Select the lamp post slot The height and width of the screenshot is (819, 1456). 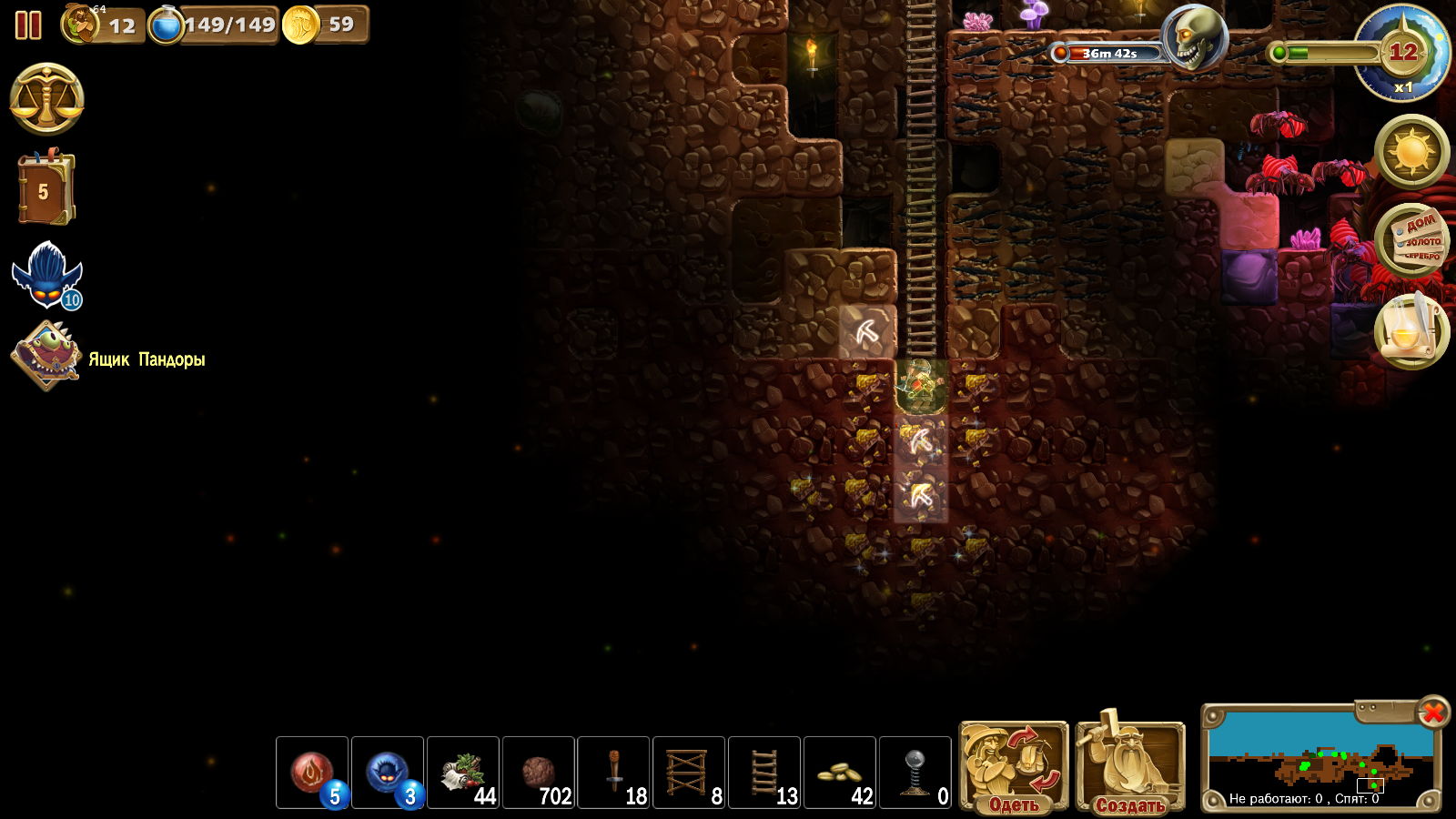tap(915, 773)
